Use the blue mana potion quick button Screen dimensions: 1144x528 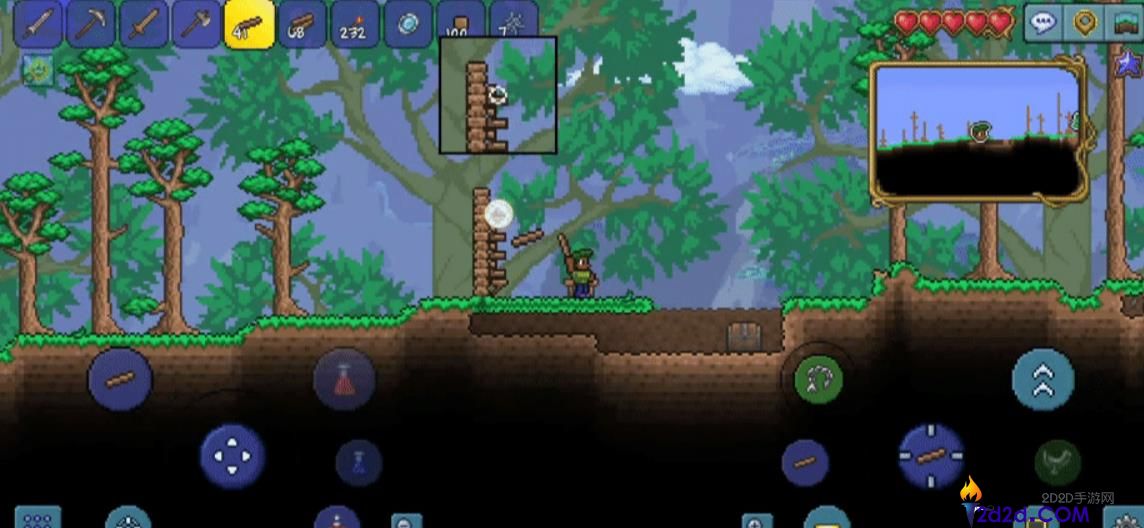[x=359, y=462]
